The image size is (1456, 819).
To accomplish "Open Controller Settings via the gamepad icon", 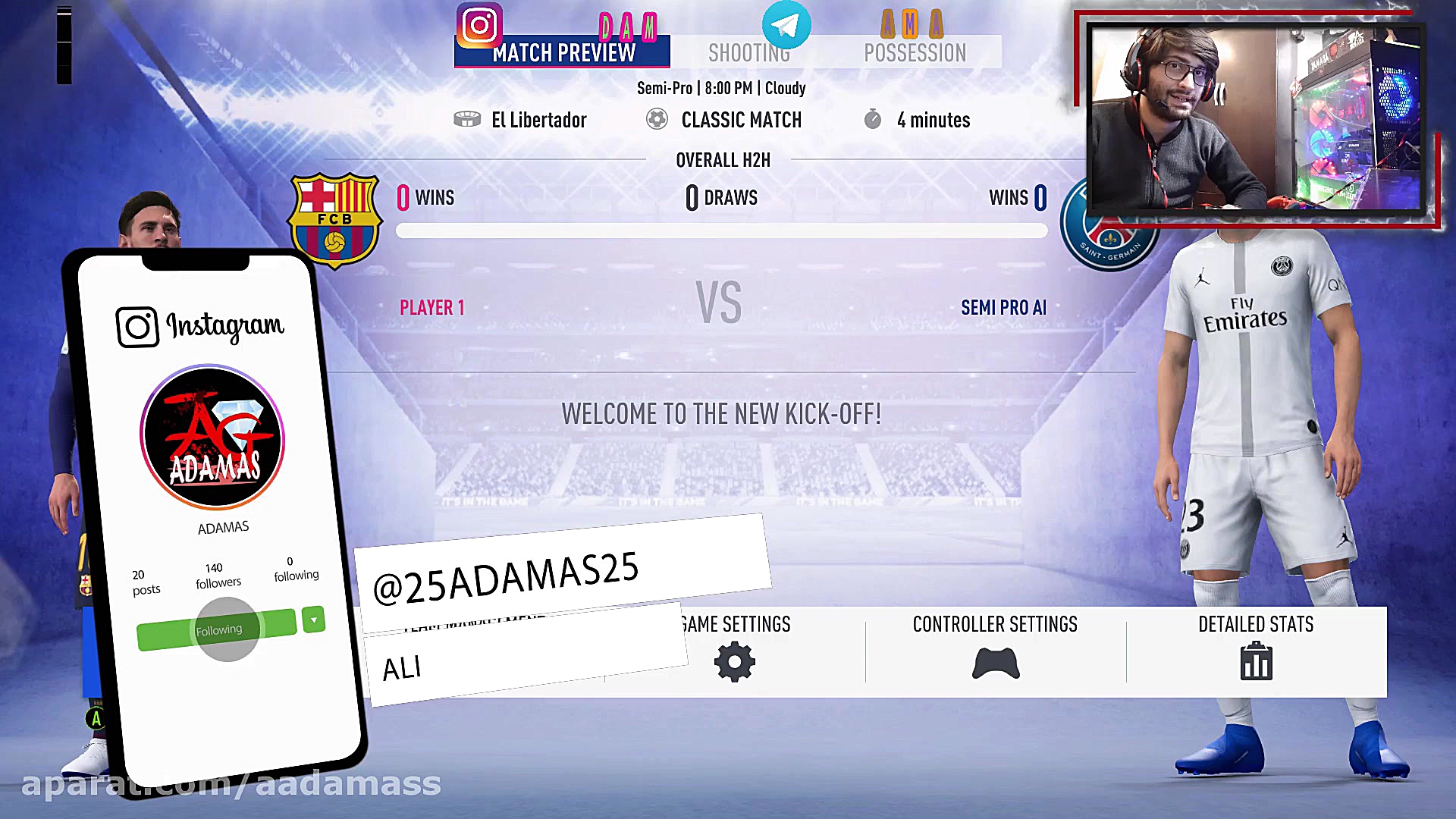I will coord(994,661).
